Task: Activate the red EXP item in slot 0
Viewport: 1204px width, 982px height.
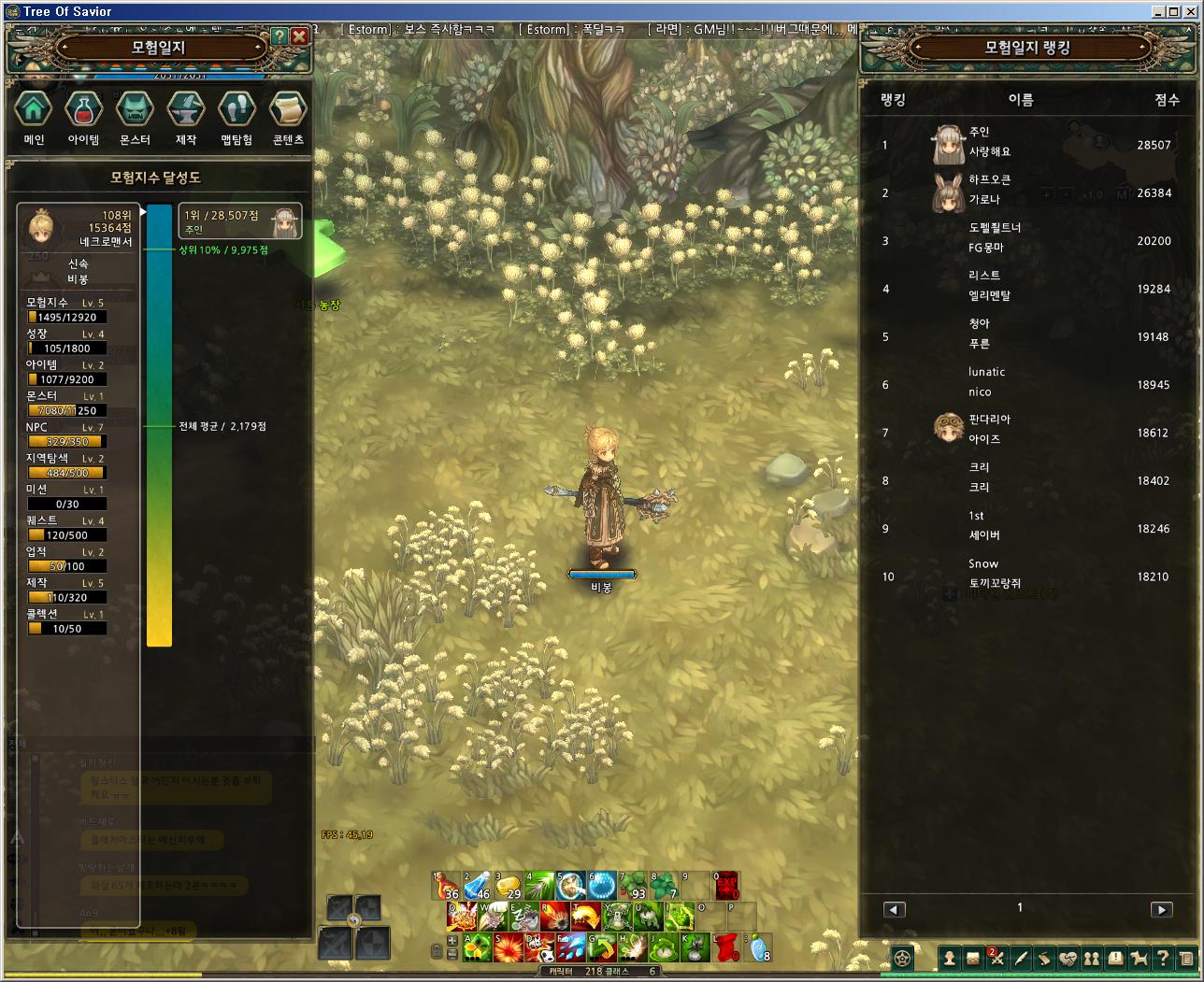Action: [x=726, y=885]
